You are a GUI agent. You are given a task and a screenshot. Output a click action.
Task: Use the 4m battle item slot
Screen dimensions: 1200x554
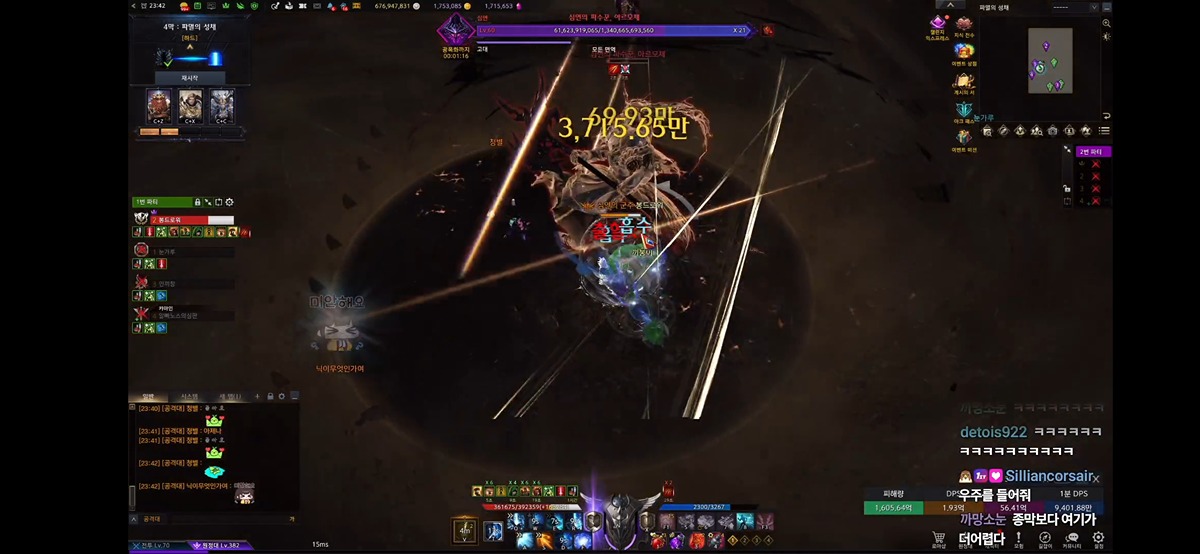point(464,528)
